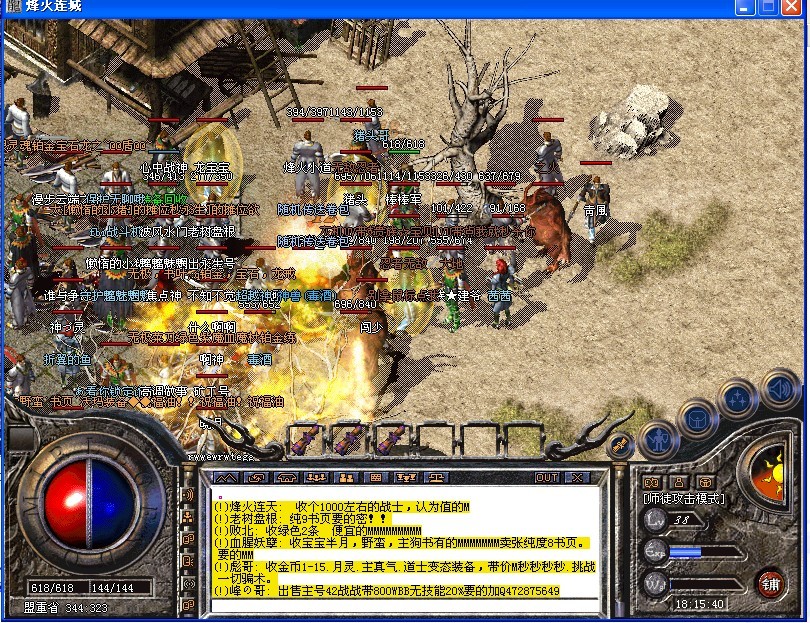This screenshot has width=810, height=623.
Task: Click the OUT logout button
Action: point(547,478)
